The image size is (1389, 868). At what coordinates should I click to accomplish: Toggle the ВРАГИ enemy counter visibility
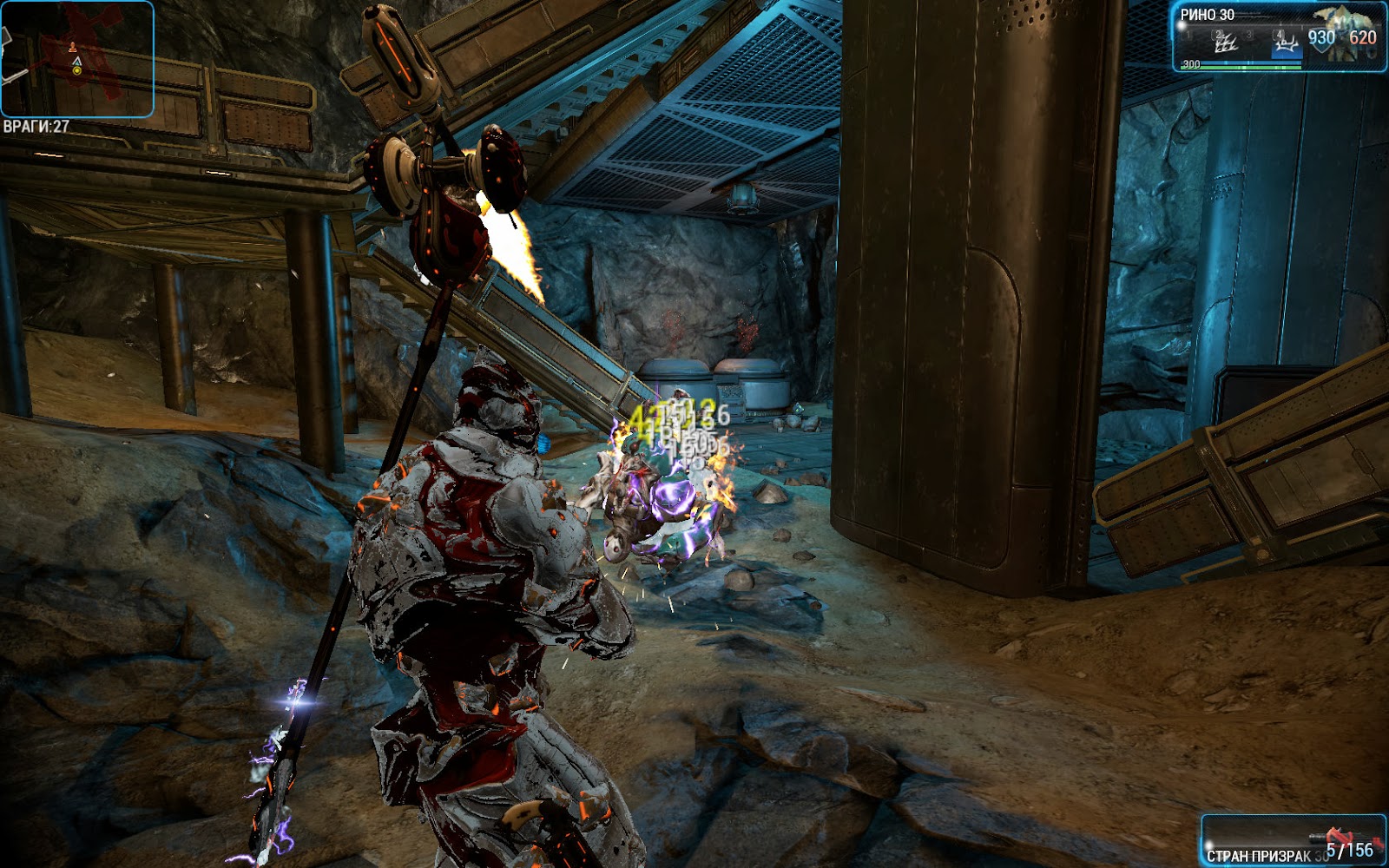click(x=36, y=125)
